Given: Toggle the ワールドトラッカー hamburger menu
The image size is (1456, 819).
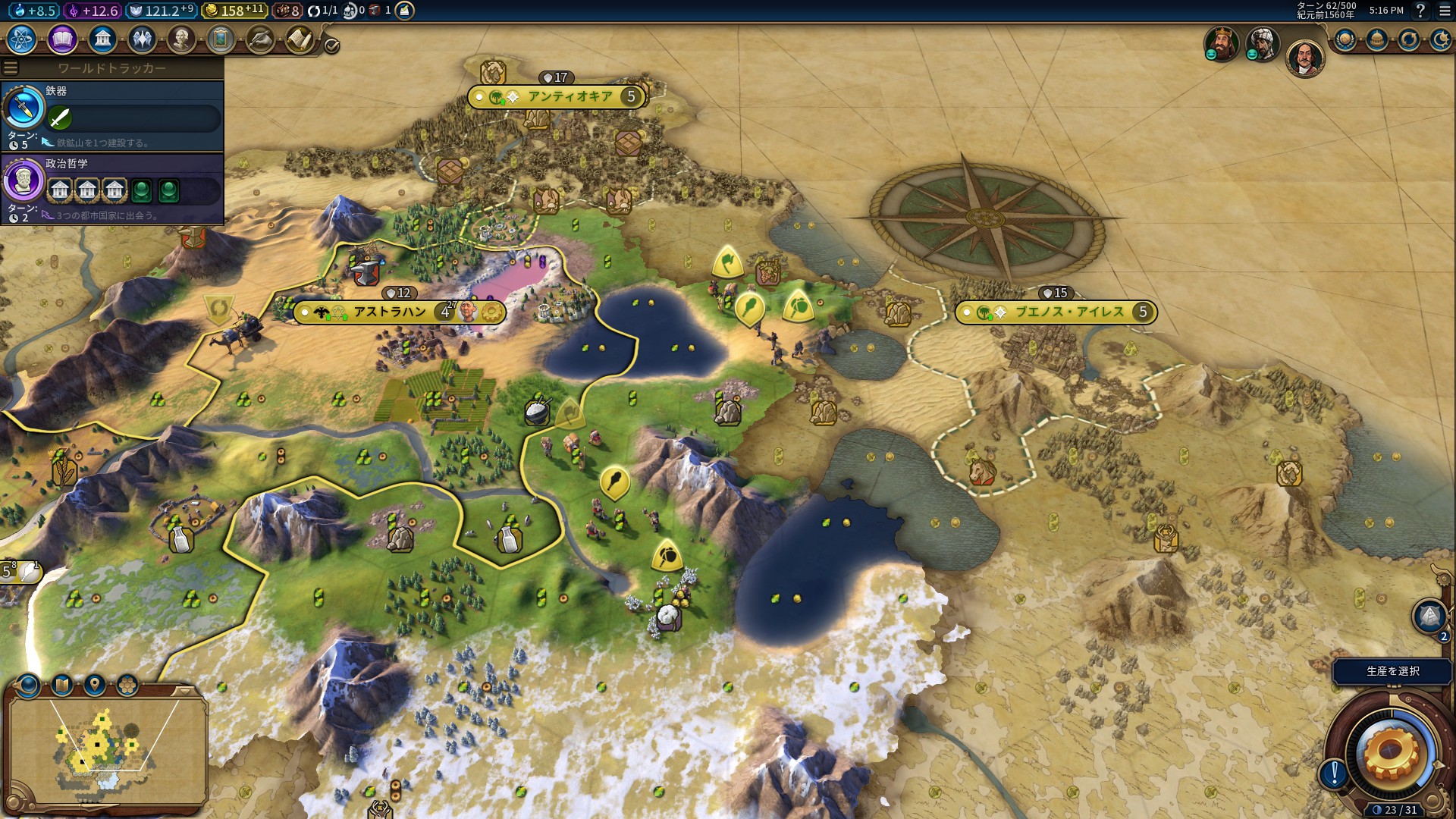Looking at the screenshot, I should click(10, 68).
